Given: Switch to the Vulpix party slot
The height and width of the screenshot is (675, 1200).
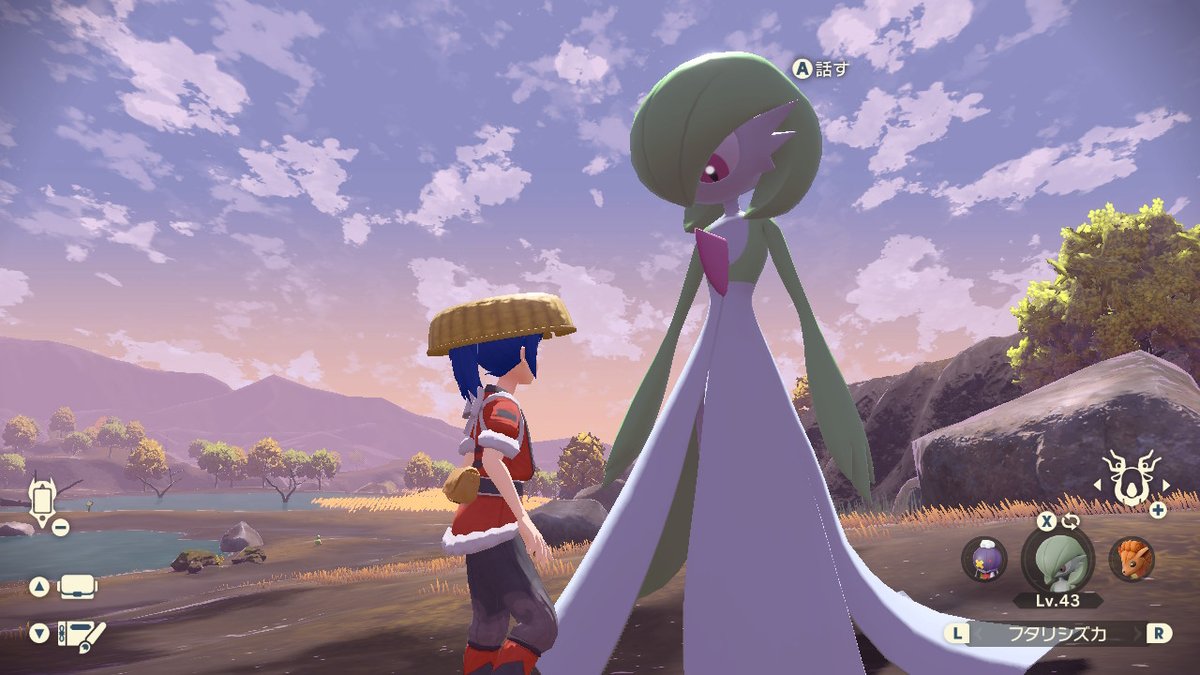Looking at the screenshot, I should [x=1132, y=558].
